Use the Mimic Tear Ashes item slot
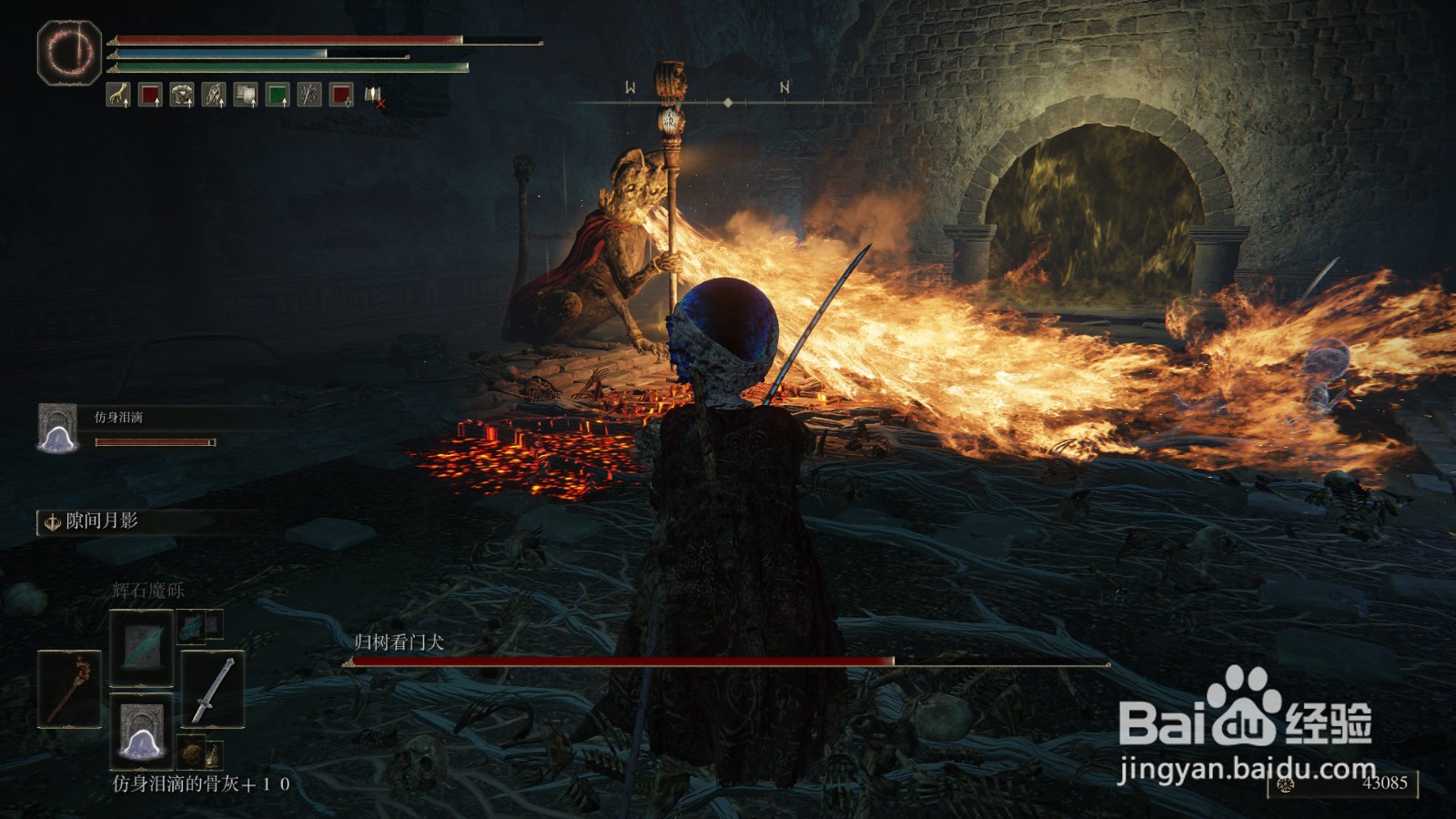This screenshot has height=819, width=1456. [141, 731]
